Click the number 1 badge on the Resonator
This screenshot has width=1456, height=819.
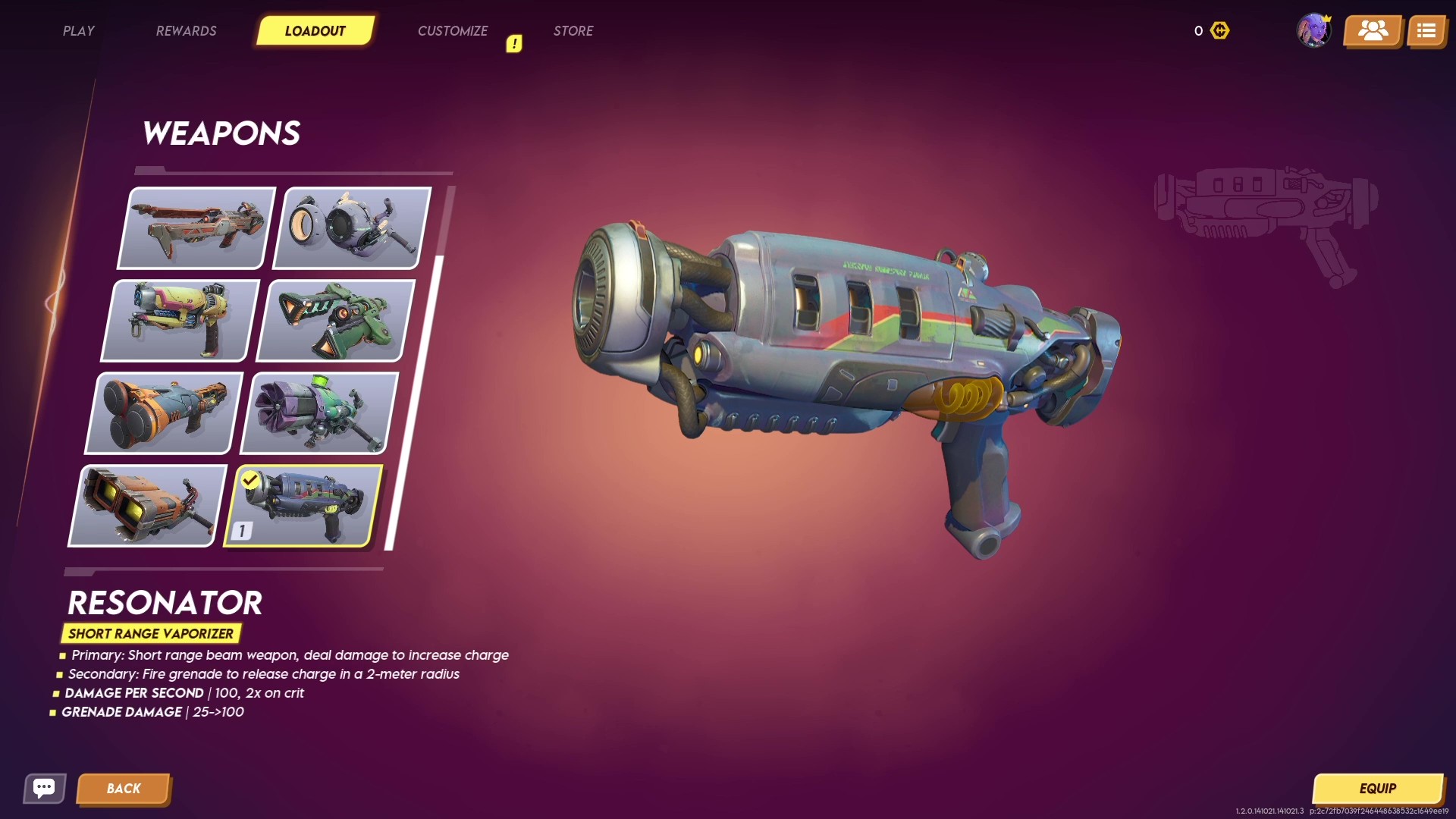(x=241, y=531)
